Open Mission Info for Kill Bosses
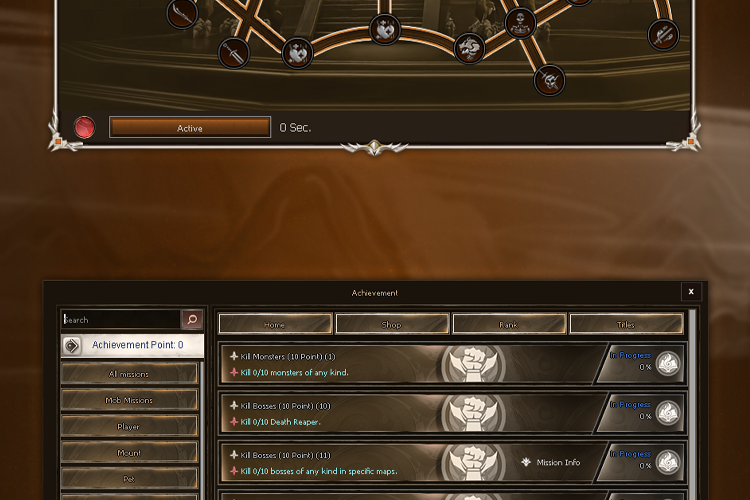Viewport: 750px width, 500px height. coord(550,463)
